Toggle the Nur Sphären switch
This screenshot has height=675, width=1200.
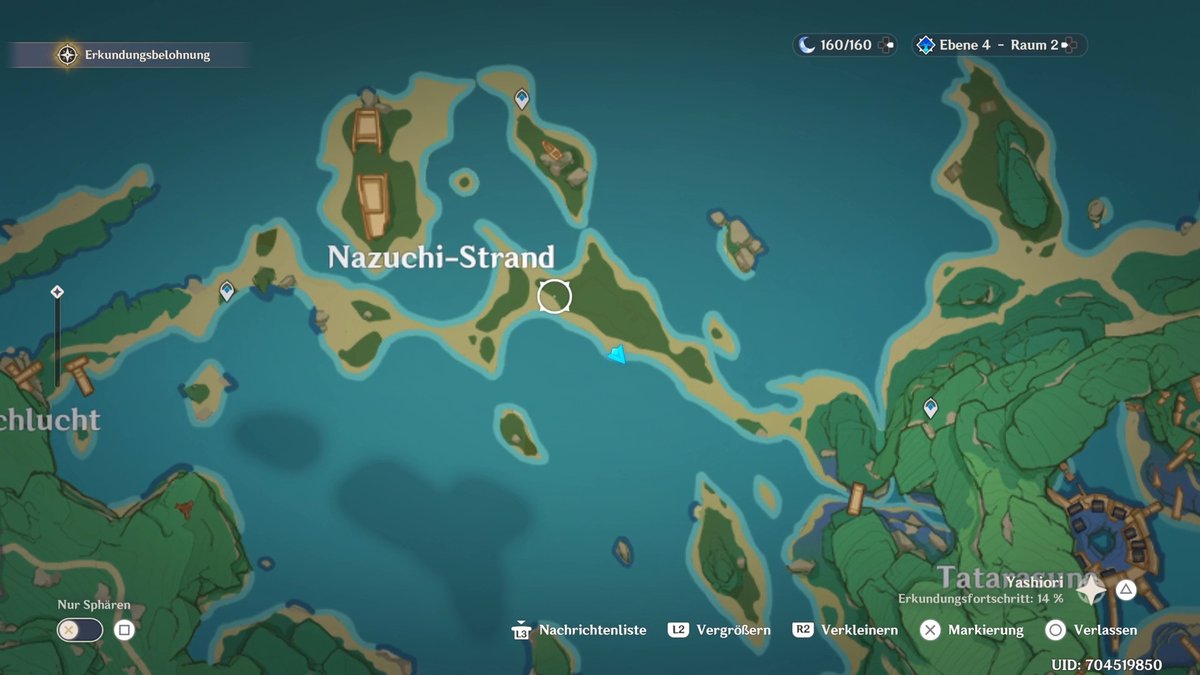[80, 630]
